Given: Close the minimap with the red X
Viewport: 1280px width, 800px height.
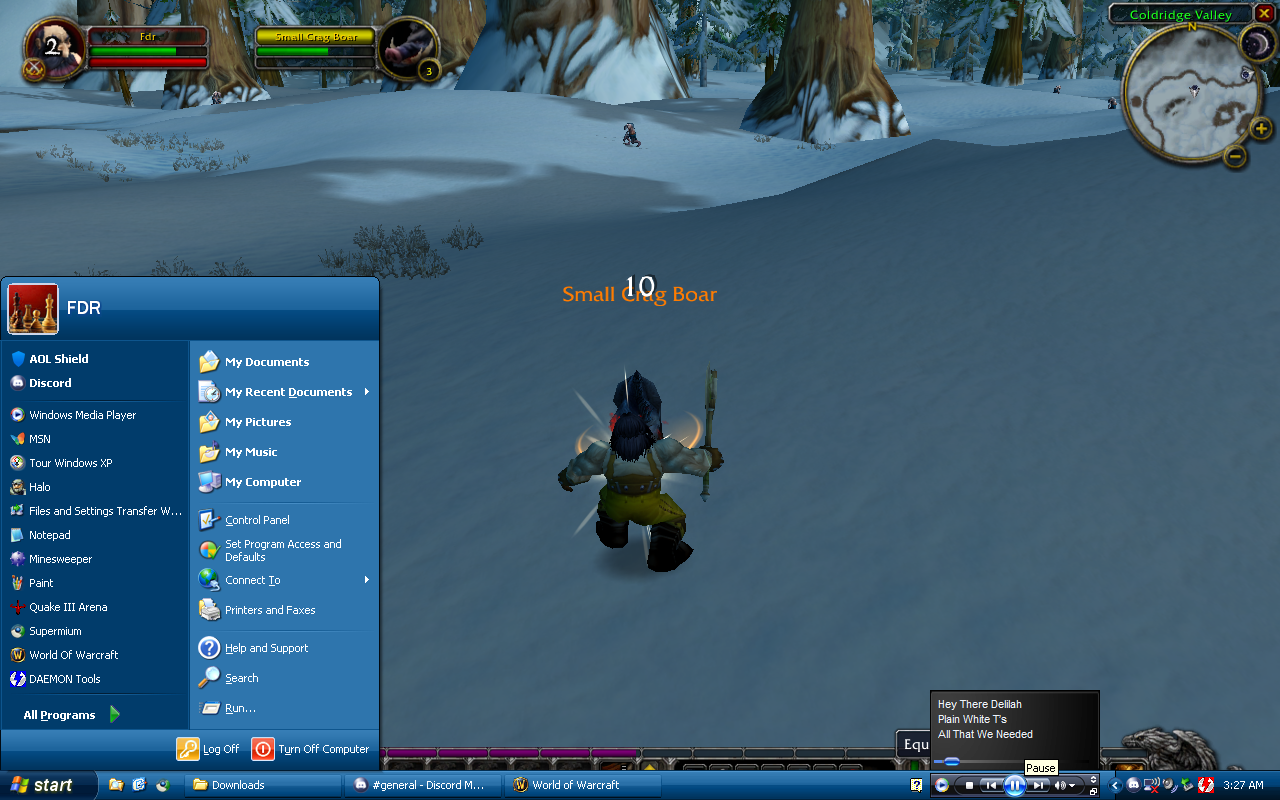Looking at the screenshot, I should (1265, 13).
